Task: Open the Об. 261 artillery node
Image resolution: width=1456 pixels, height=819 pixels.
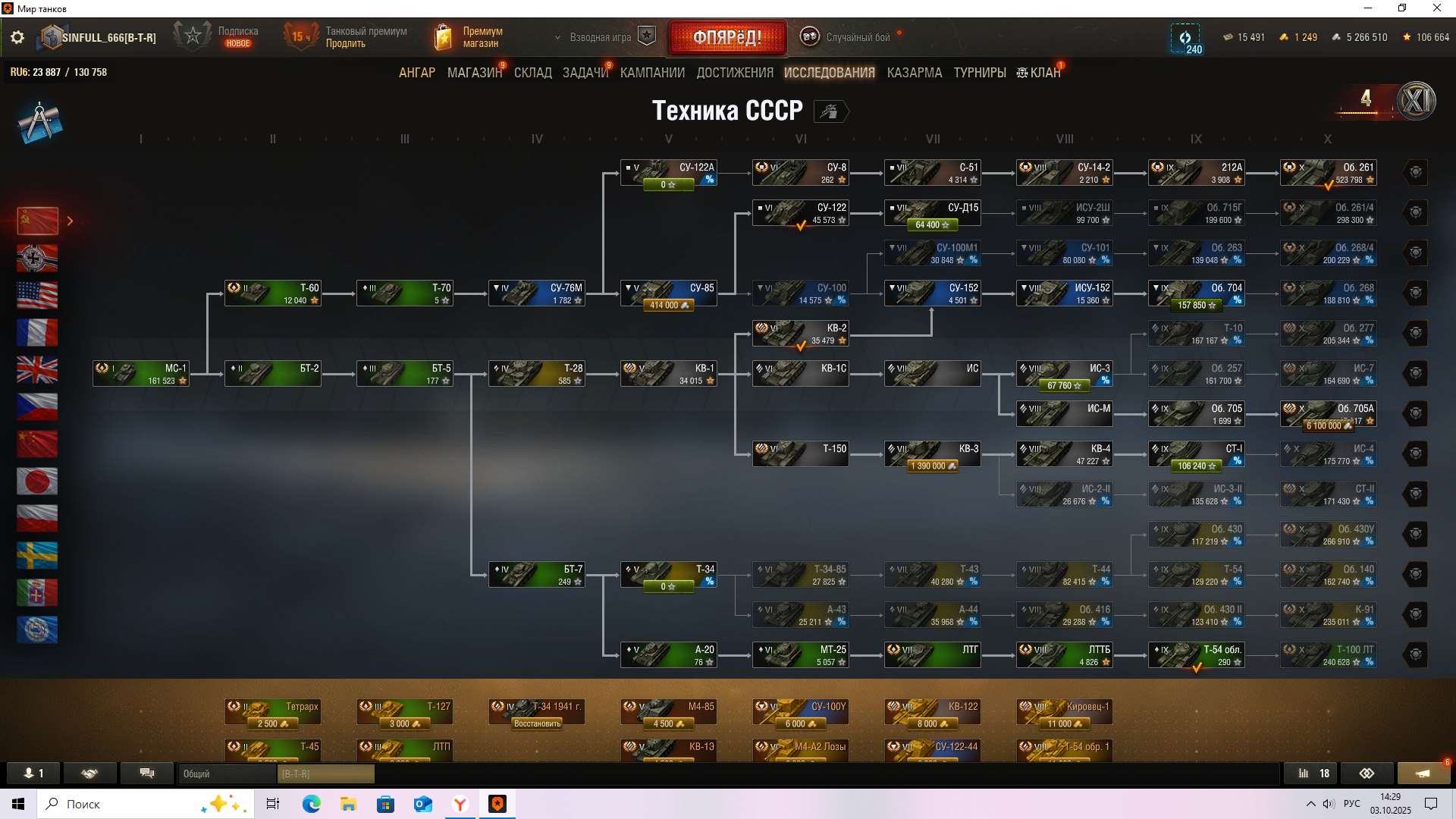Action: pos(1328,173)
